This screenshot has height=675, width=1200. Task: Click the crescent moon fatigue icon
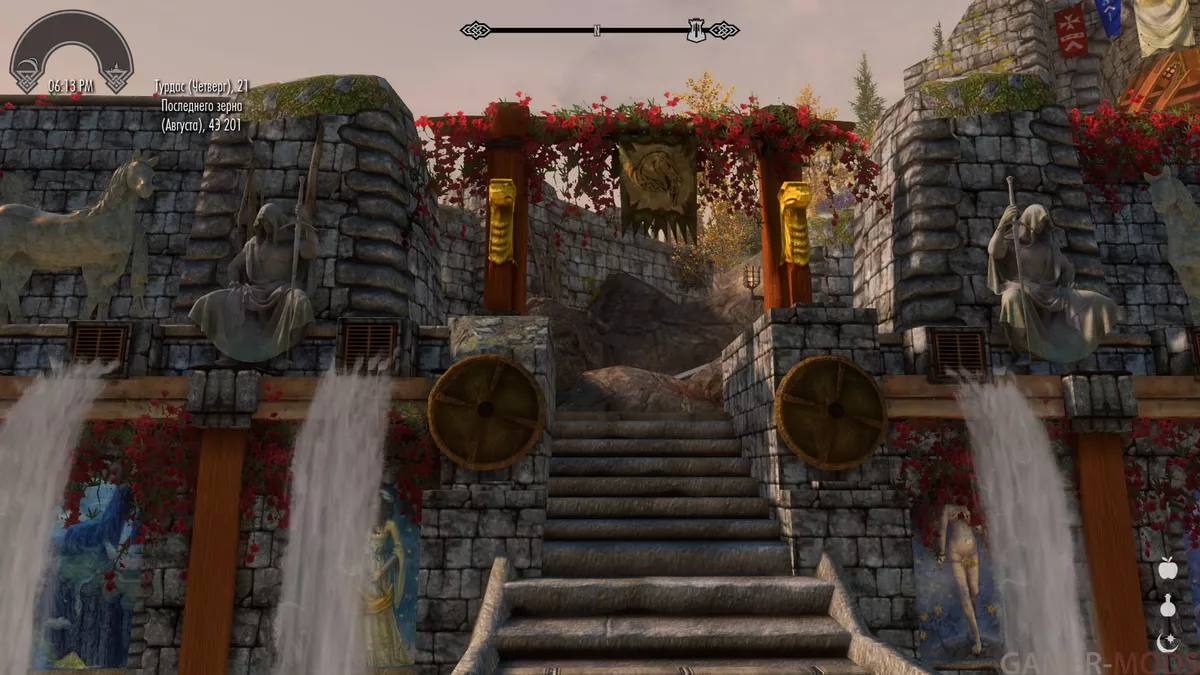1167,643
